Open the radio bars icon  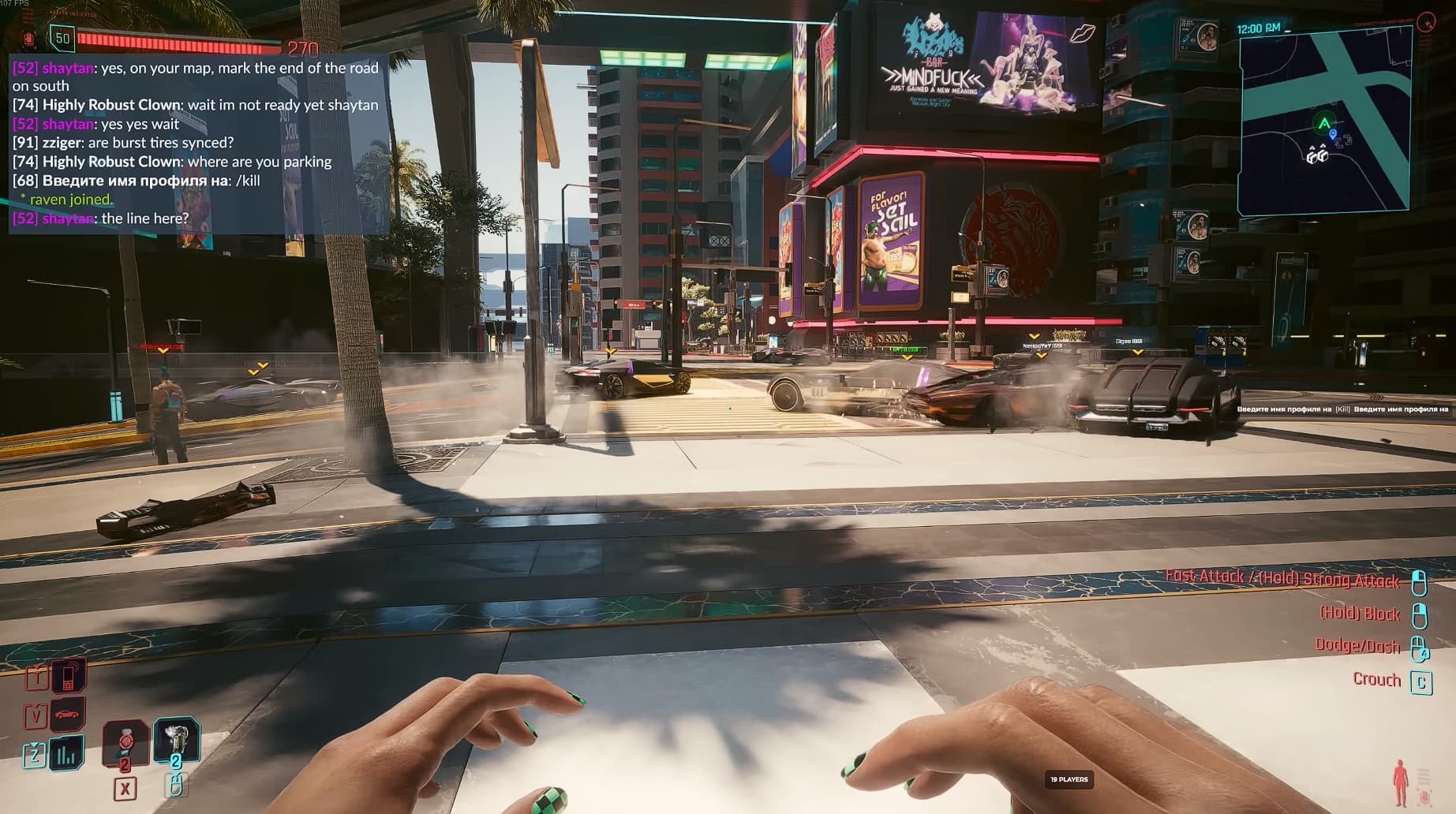(67, 754)
